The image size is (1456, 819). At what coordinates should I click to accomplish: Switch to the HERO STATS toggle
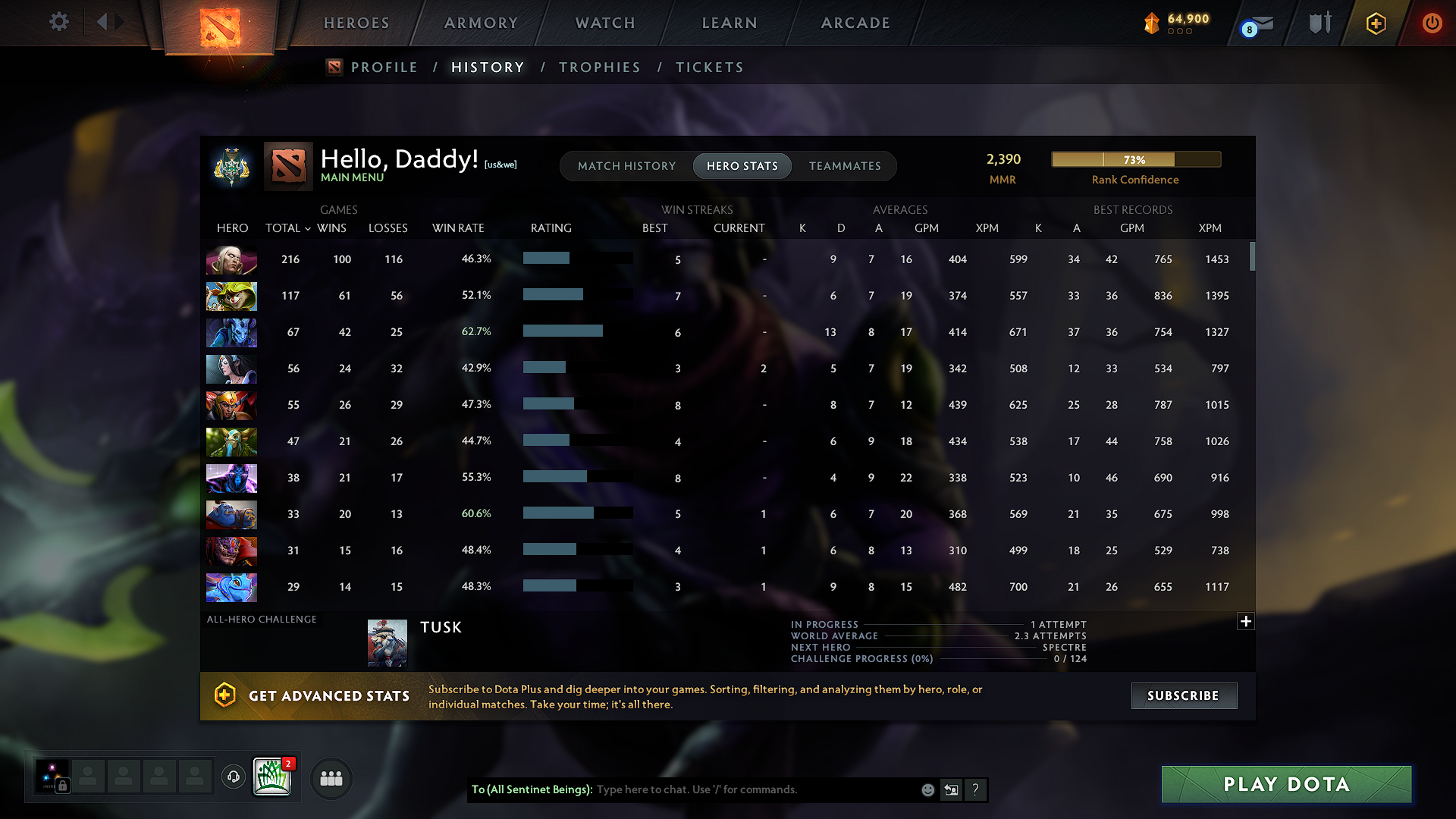[742, 165]
